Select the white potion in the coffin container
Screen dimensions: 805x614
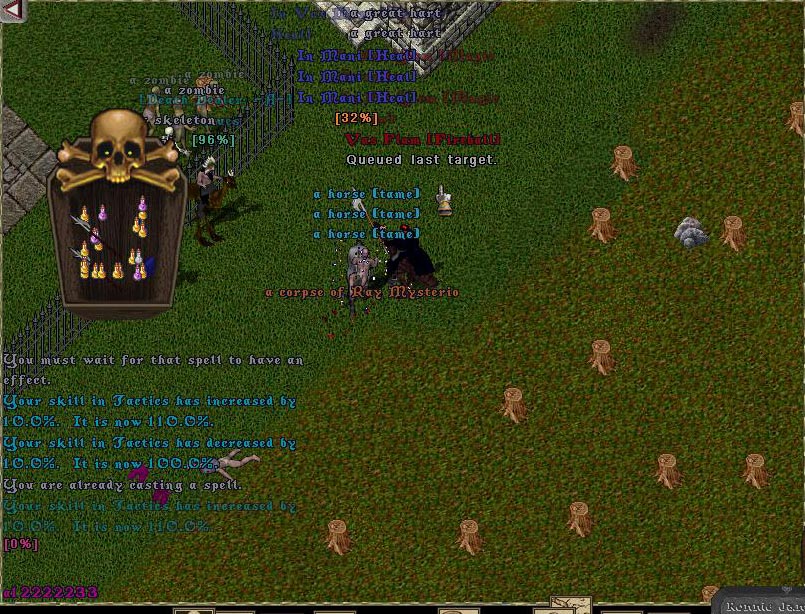tap(137, 258)
